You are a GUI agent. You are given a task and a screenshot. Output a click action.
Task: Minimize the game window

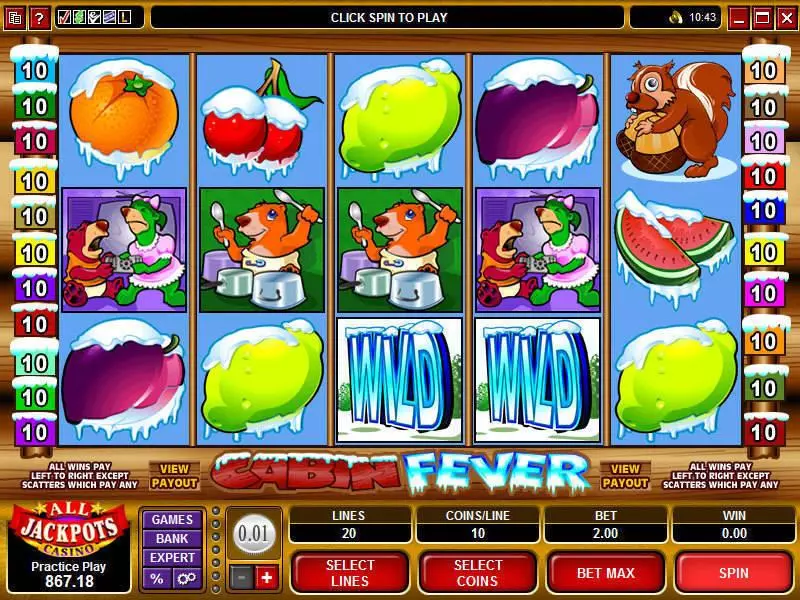(739, 17)
